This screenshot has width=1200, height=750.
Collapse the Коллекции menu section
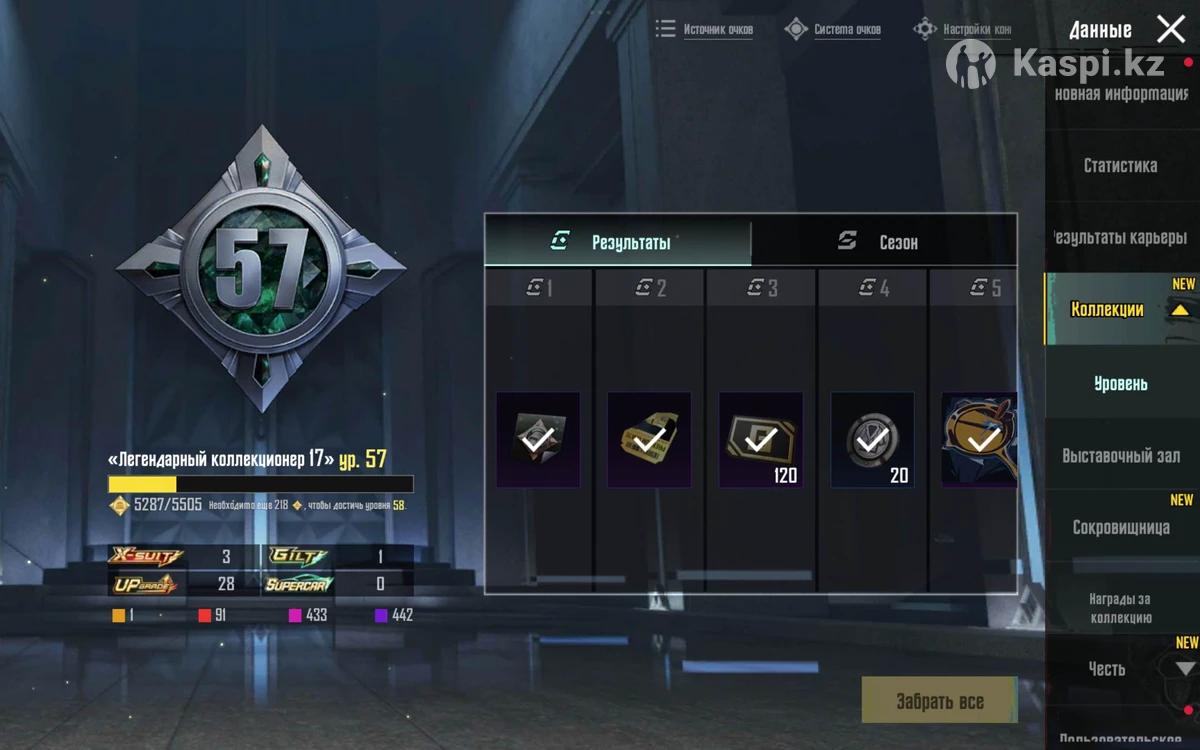click(x=1180, y=310)
